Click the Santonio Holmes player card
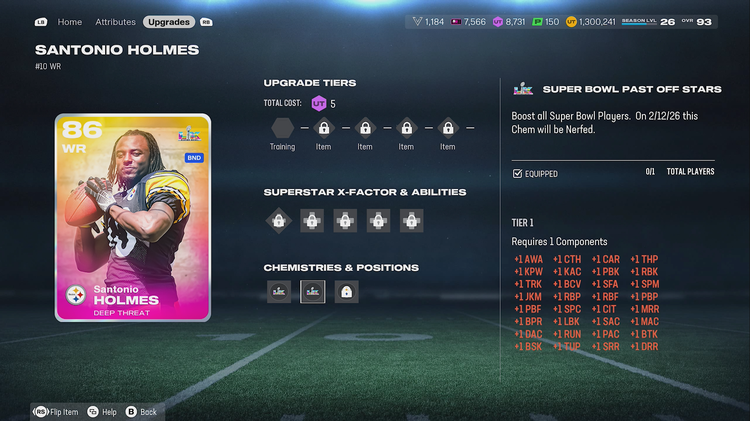The image size is (750, 421). [133, 217]
